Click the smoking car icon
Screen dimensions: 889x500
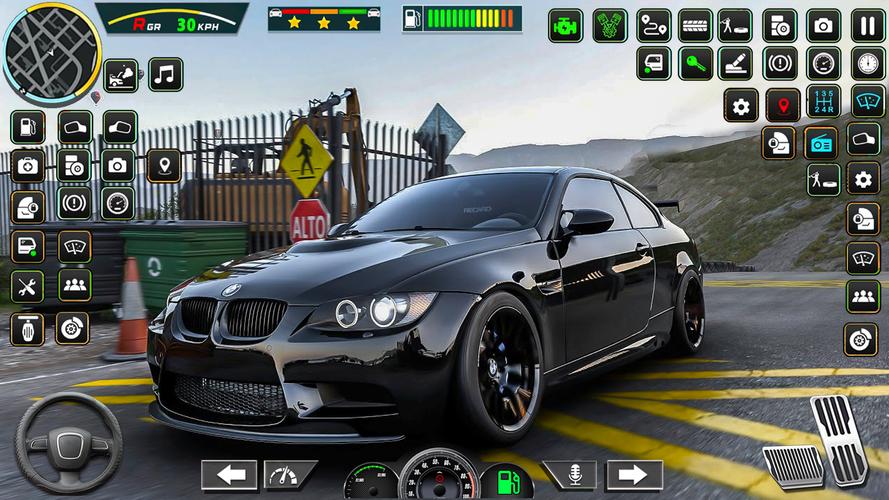coord(121,75)
